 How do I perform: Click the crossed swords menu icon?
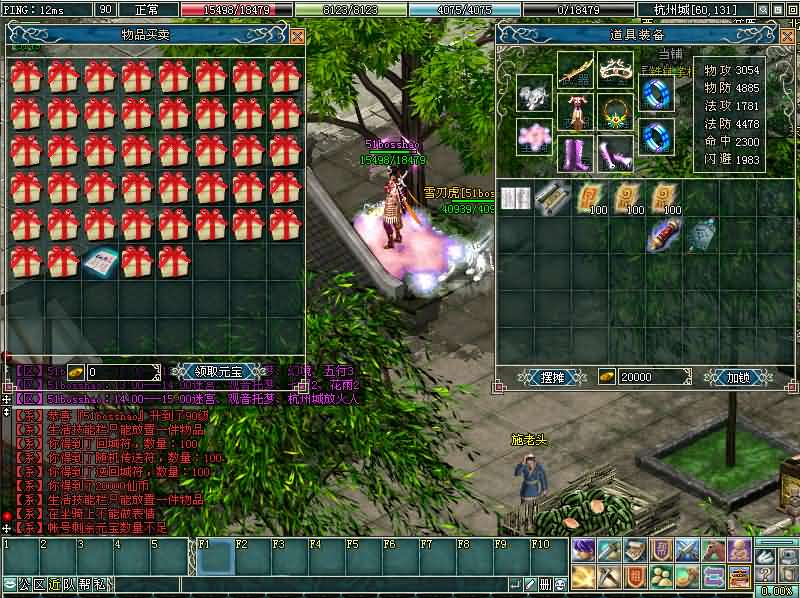[x=686, y=549]
